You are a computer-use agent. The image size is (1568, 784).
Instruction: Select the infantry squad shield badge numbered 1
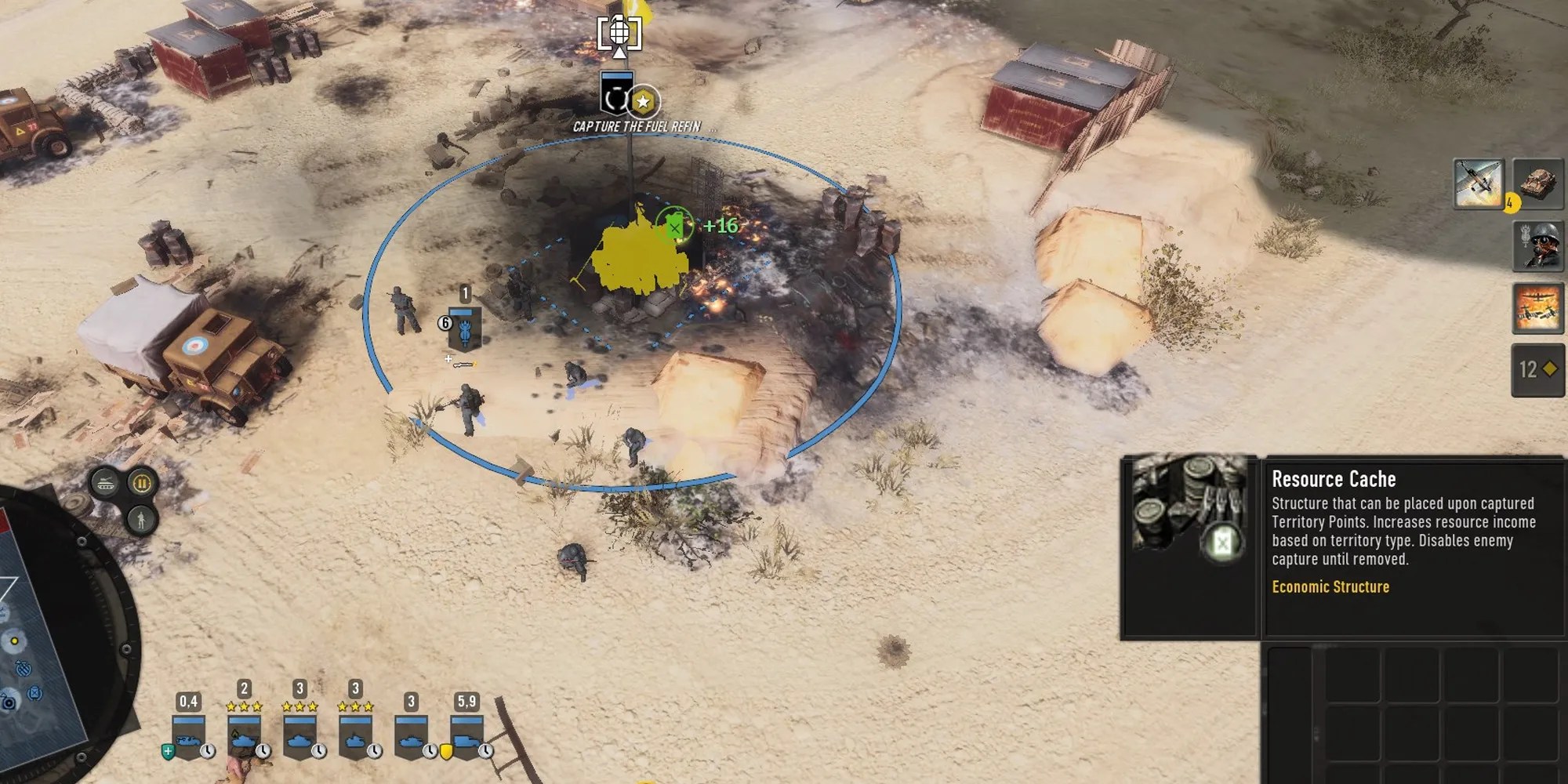coord(465,328)
